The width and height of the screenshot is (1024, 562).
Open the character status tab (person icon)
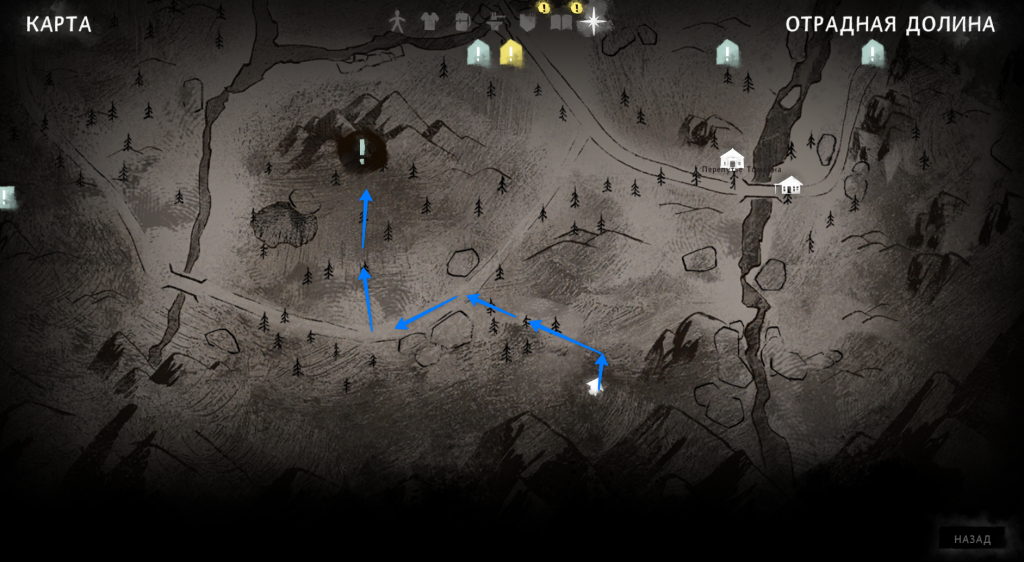398,20
